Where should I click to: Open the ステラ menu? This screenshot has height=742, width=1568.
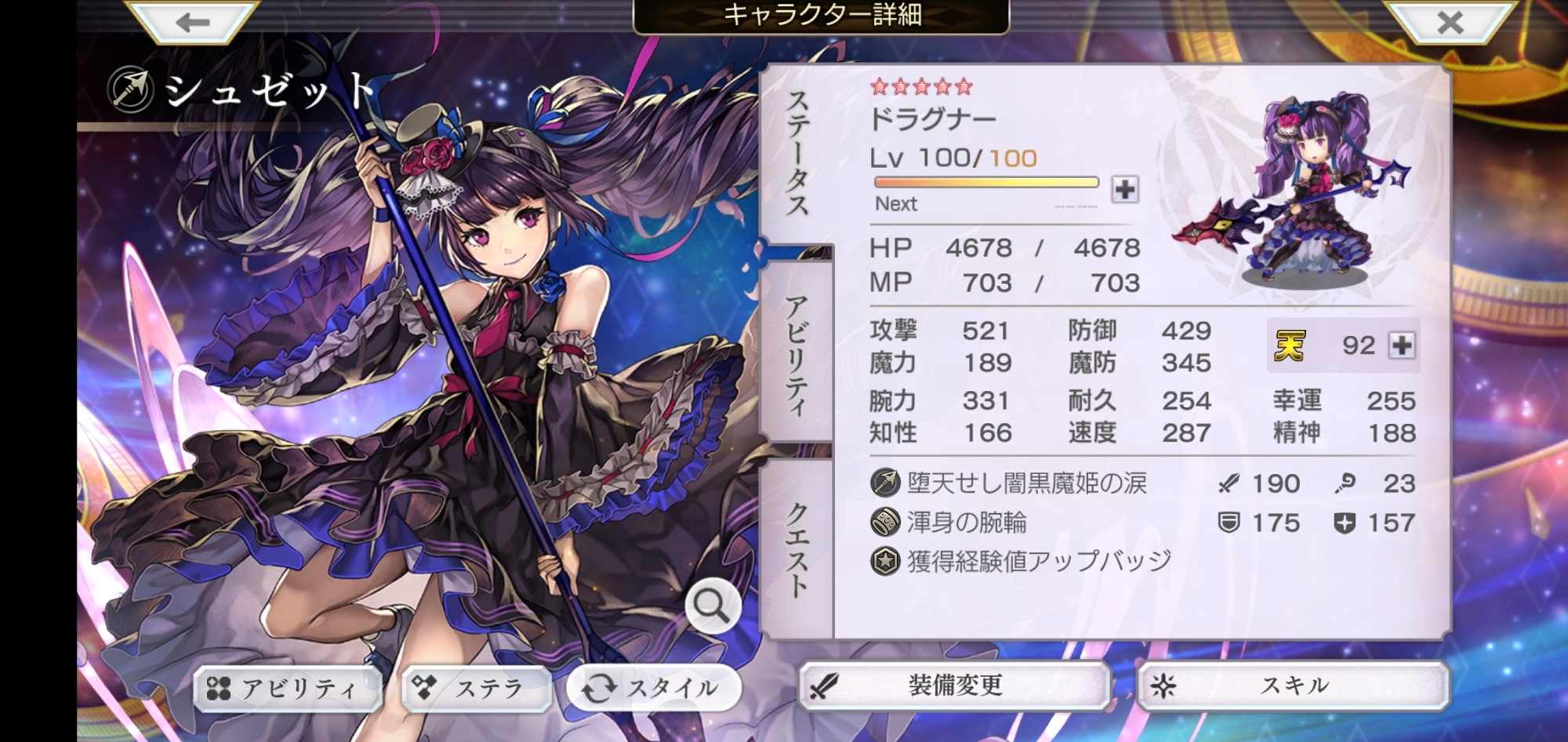(477, 689)
